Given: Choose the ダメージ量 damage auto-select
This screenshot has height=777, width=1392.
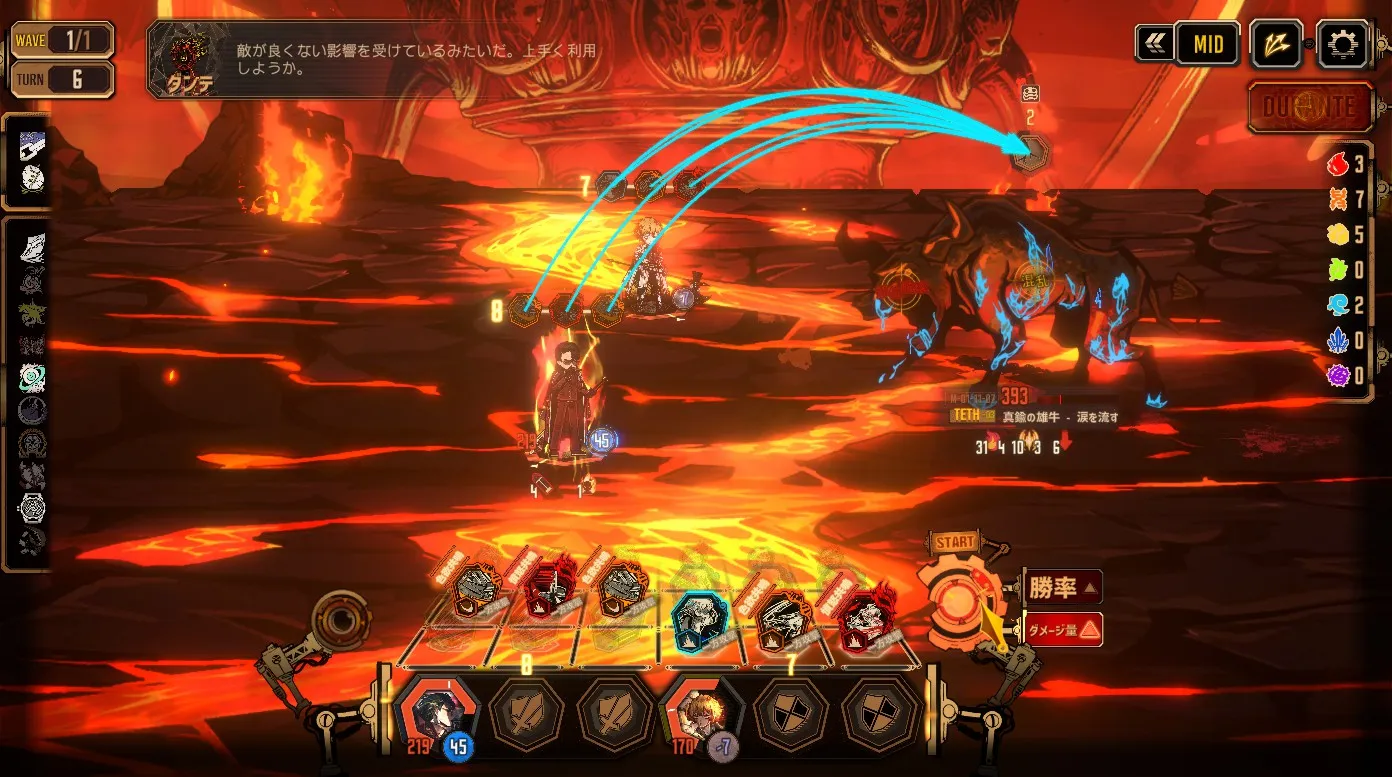Looking at the screenshot, I should click(x=1063, y=629).
